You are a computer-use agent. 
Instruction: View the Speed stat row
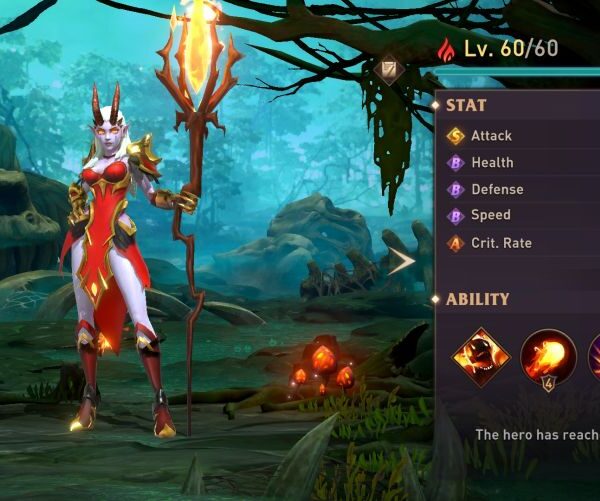[490, 215]
